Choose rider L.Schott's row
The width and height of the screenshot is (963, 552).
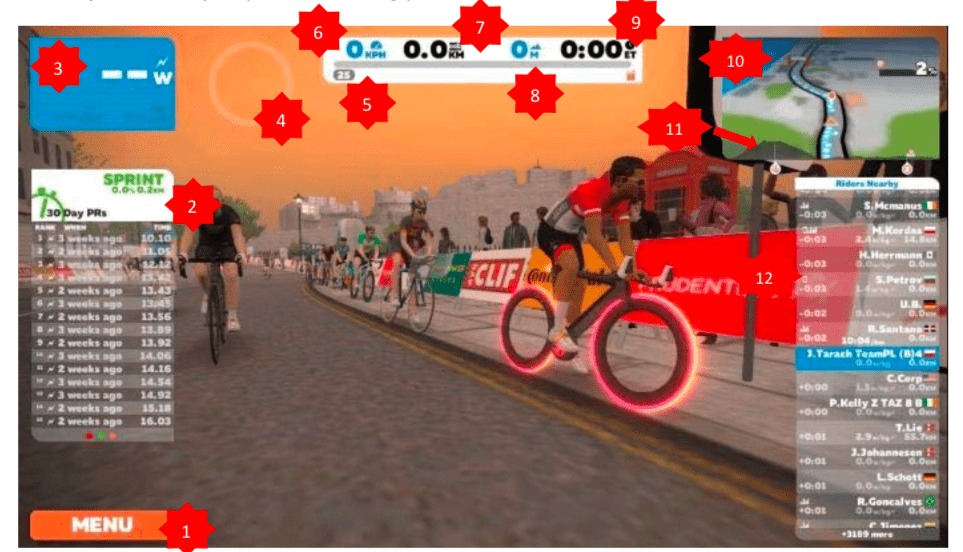click(x=867, y=479)
